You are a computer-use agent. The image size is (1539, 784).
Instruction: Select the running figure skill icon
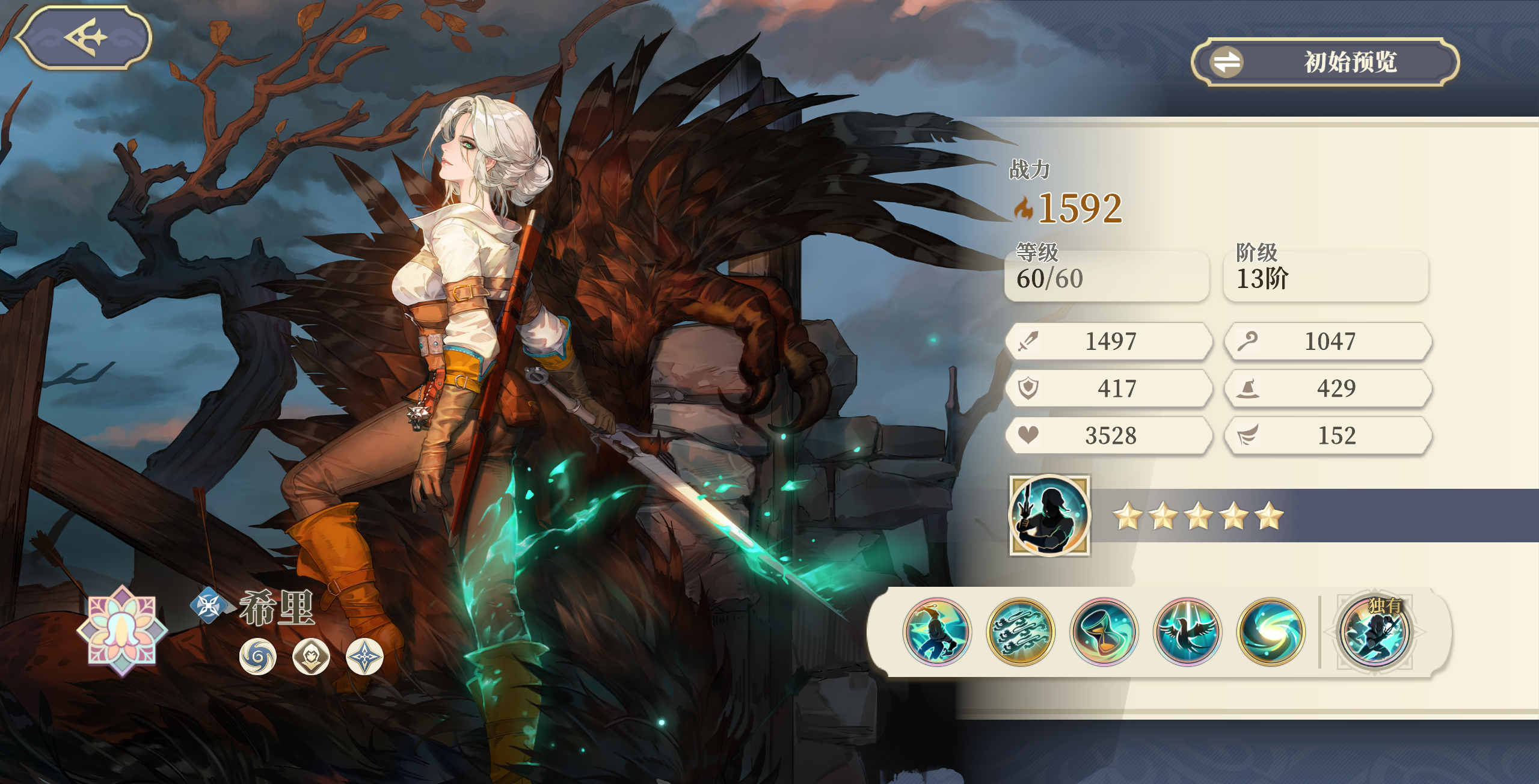936,631
